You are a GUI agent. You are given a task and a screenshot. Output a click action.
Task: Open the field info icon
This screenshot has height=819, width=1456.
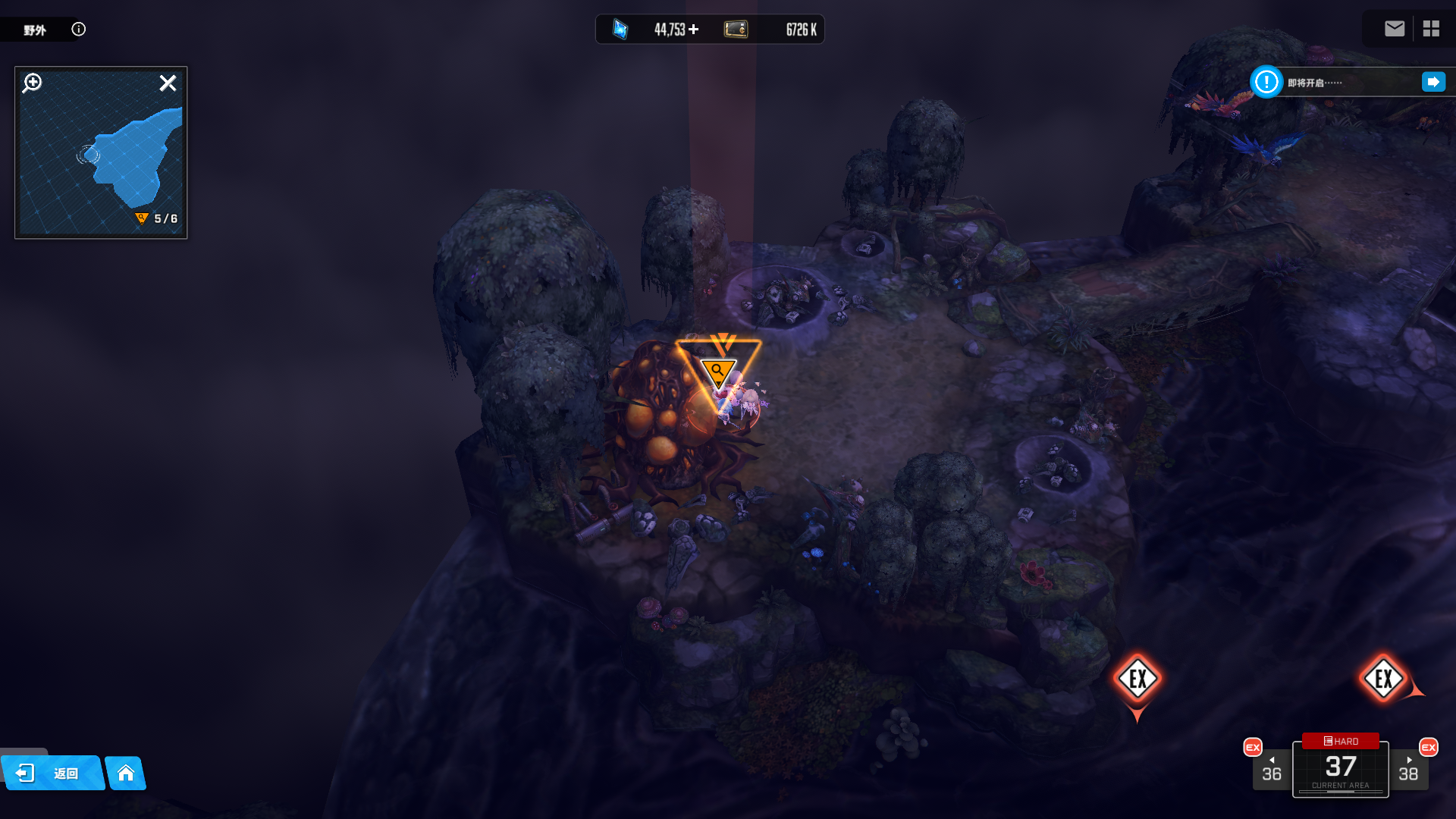(x=79, y=29)
